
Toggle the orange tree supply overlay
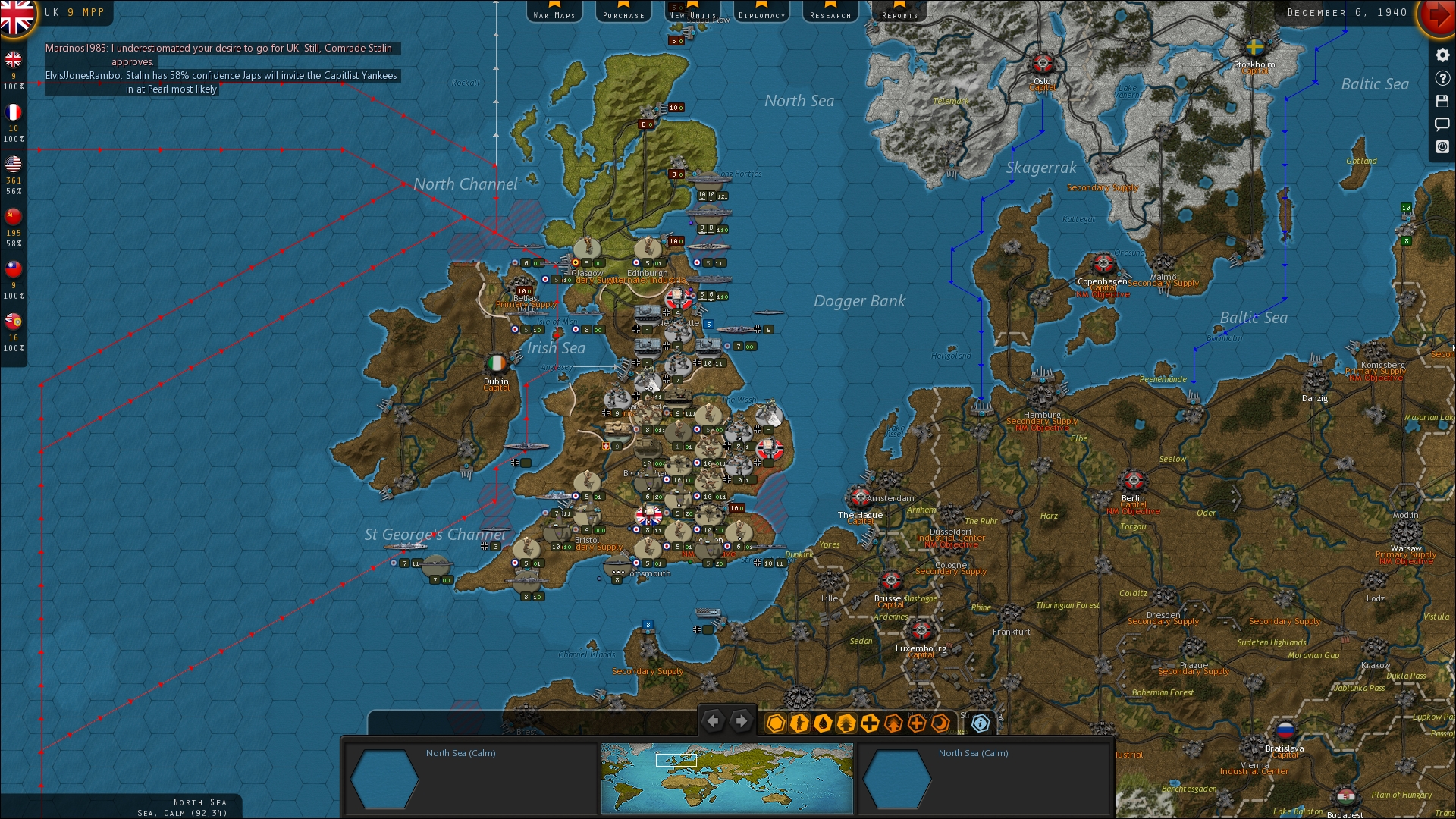coord(893,723)
